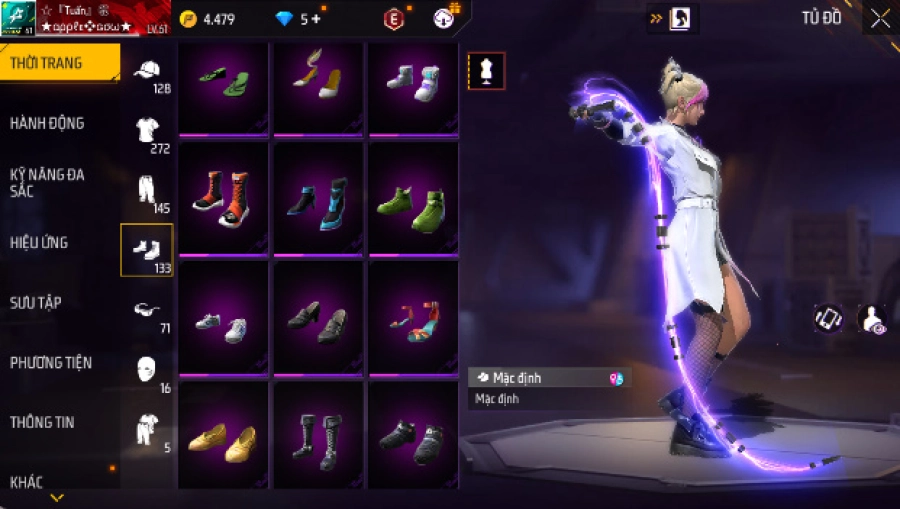Viewport: 900px width, 509px height.
Task: Select the Hiệu Ứng tab
Action: (40, 242)
